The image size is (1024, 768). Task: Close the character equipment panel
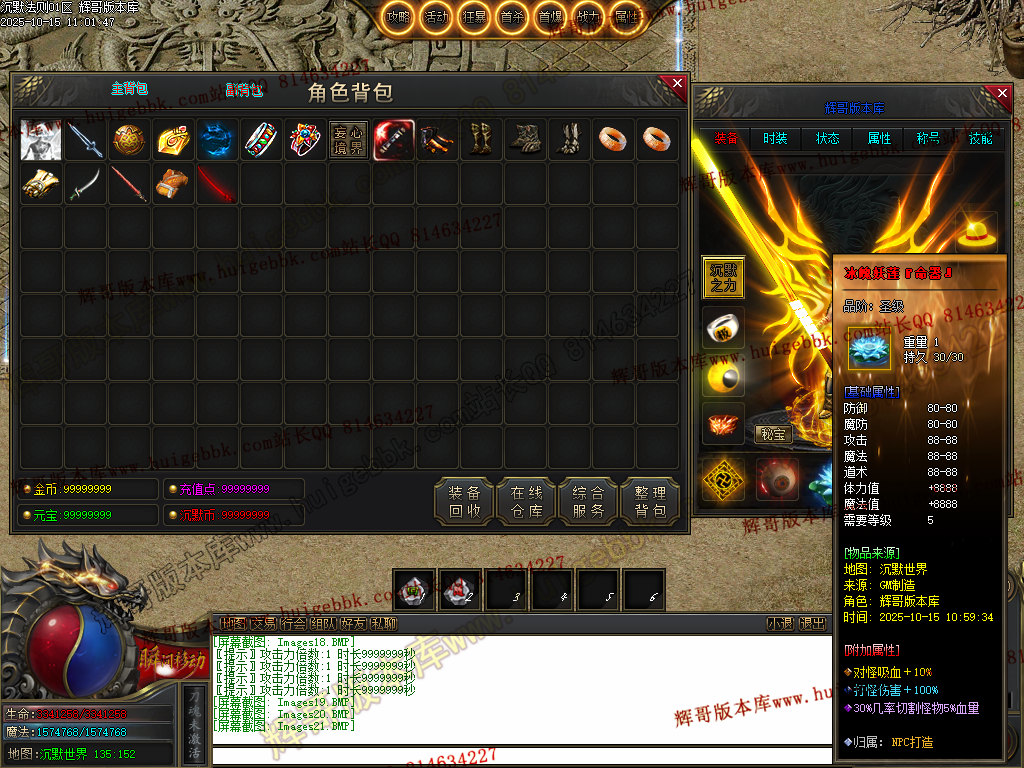click(1002, 96)
